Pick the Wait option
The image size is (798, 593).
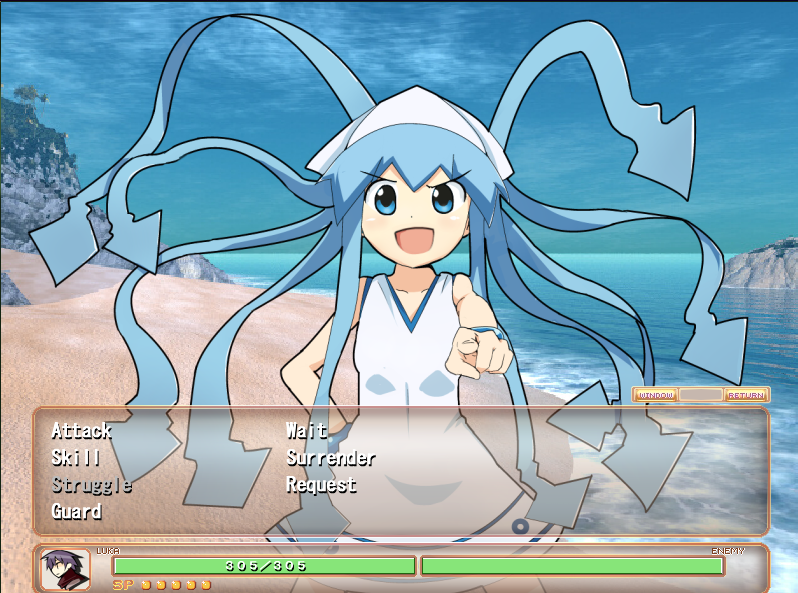(x=306, y=431)
